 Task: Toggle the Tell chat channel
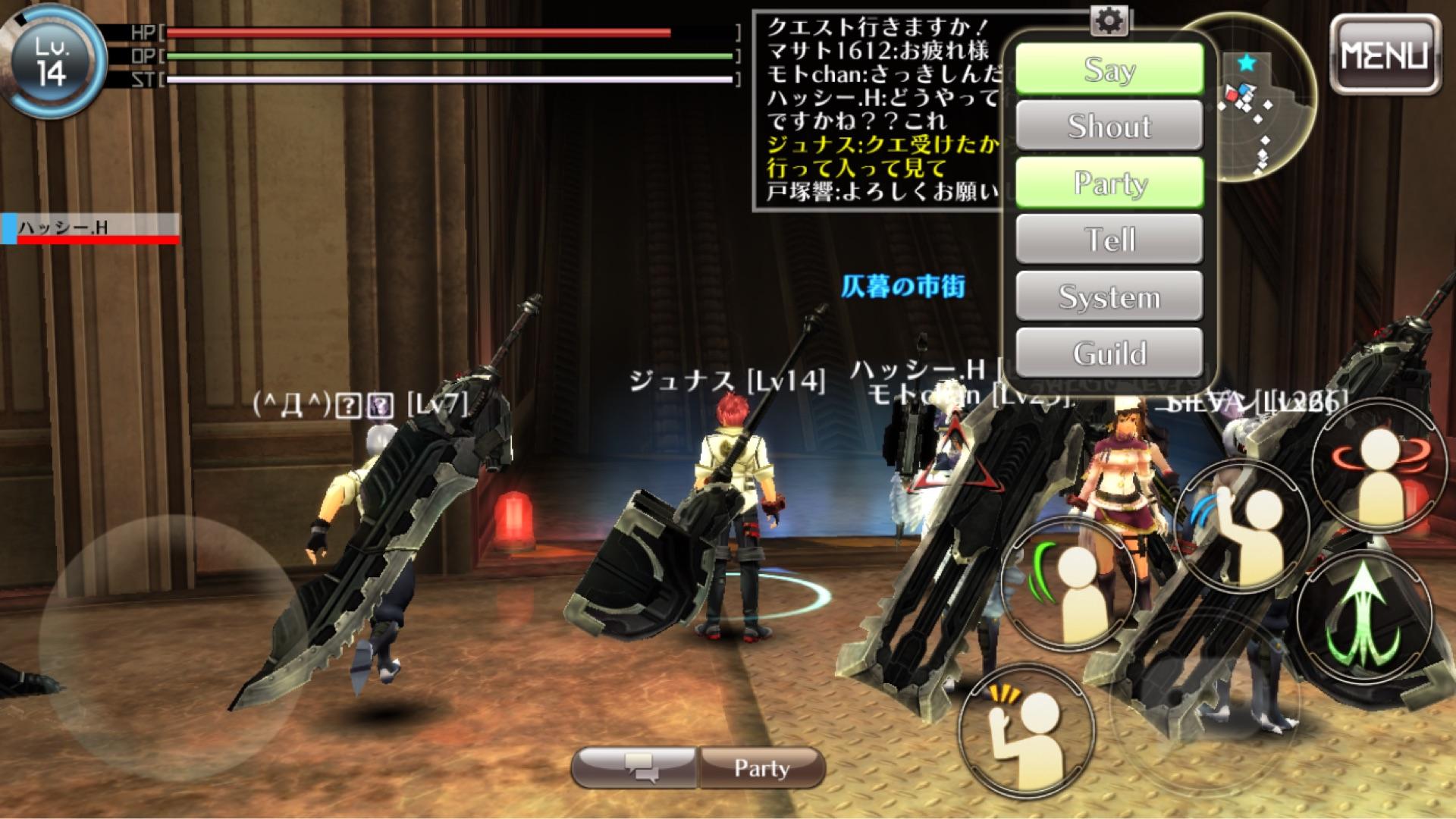1109,240
